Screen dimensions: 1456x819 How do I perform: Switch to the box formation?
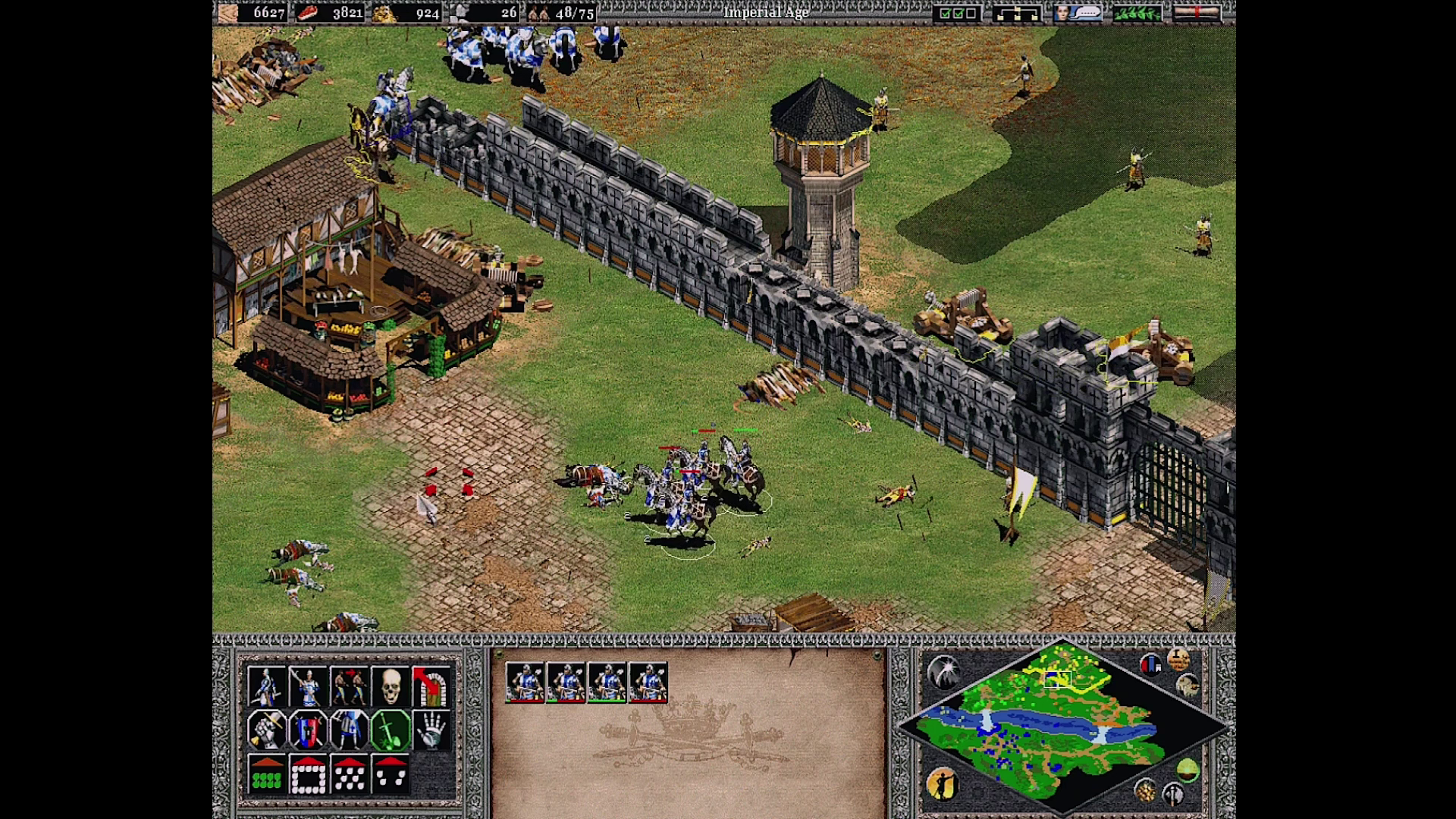308,774
